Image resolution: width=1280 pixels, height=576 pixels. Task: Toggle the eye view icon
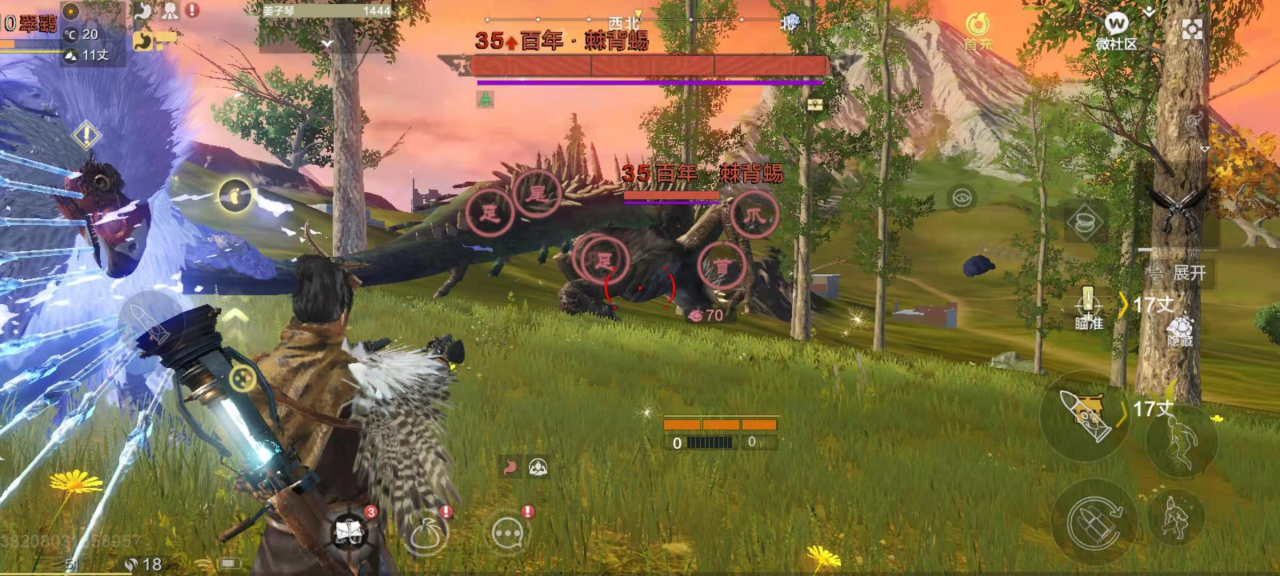tap(962, 197)
